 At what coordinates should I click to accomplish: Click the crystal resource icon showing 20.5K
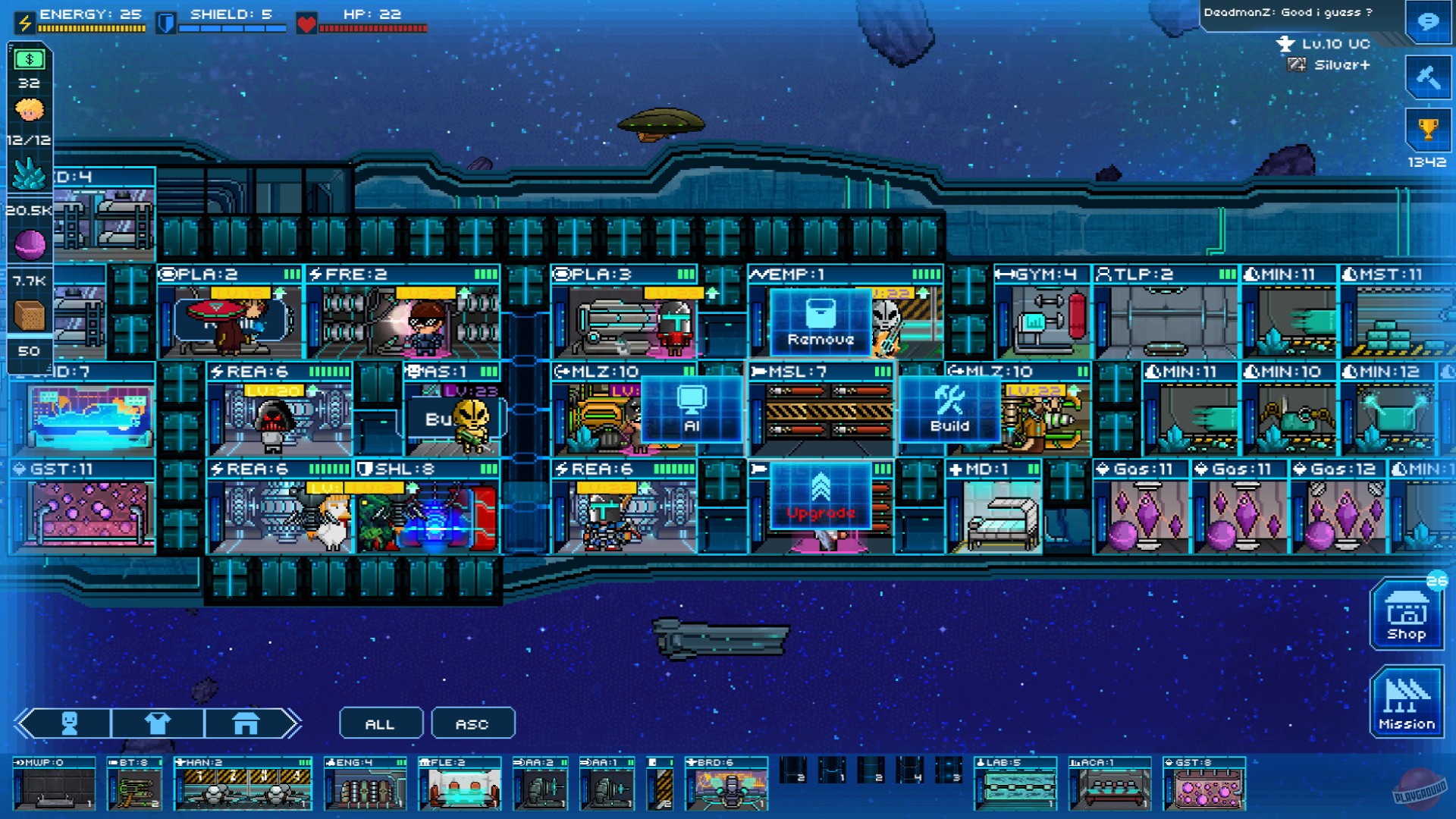[29, 174]
